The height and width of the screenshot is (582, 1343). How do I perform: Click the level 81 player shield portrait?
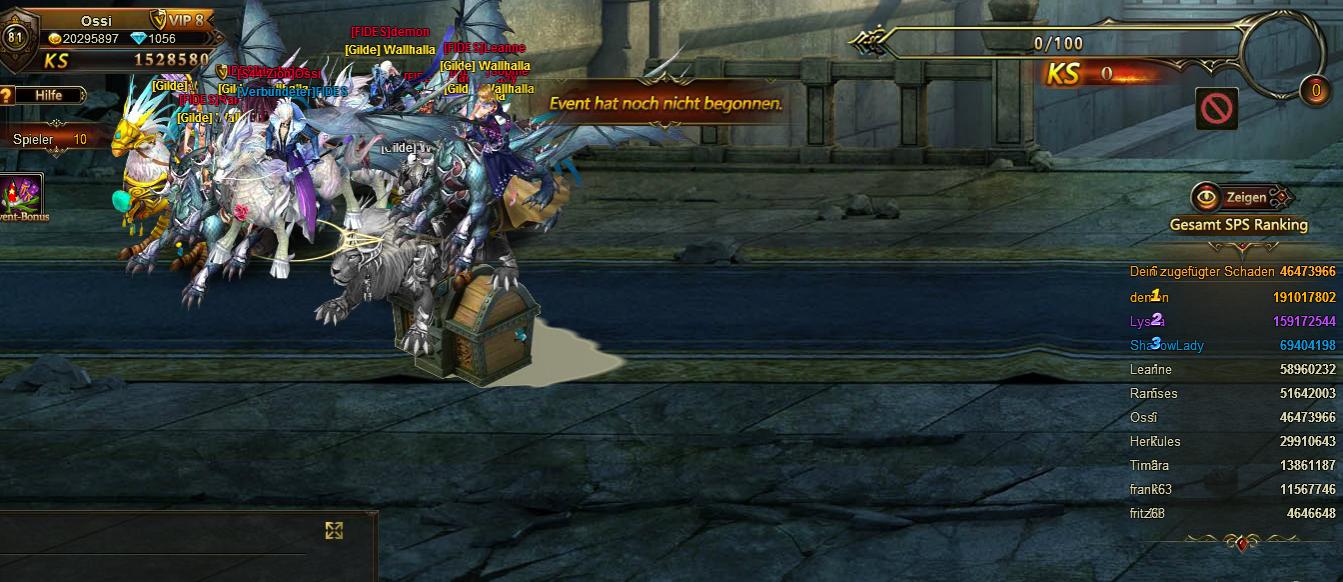pyautogui.click(x=15, y=38)
